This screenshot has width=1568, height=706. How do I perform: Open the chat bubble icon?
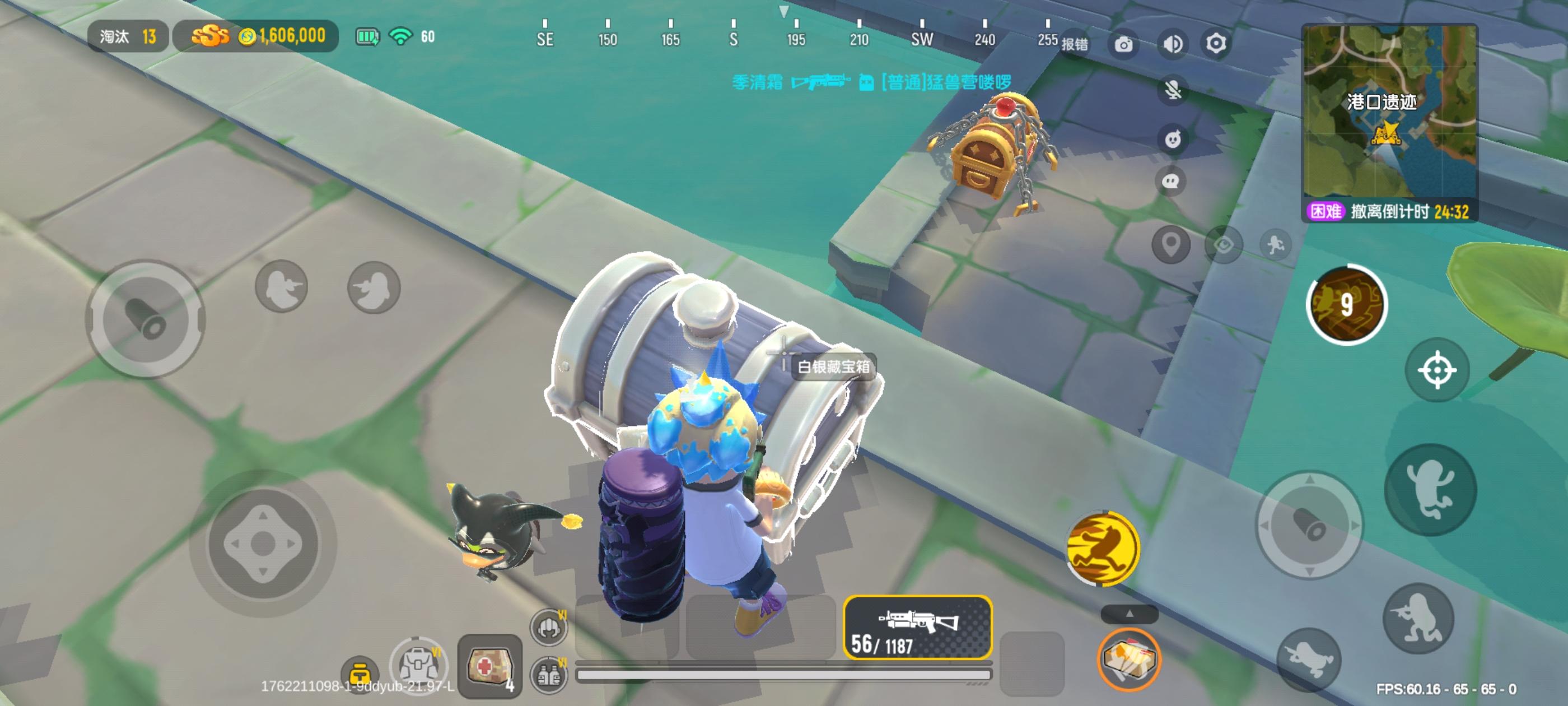[1171, 180]
